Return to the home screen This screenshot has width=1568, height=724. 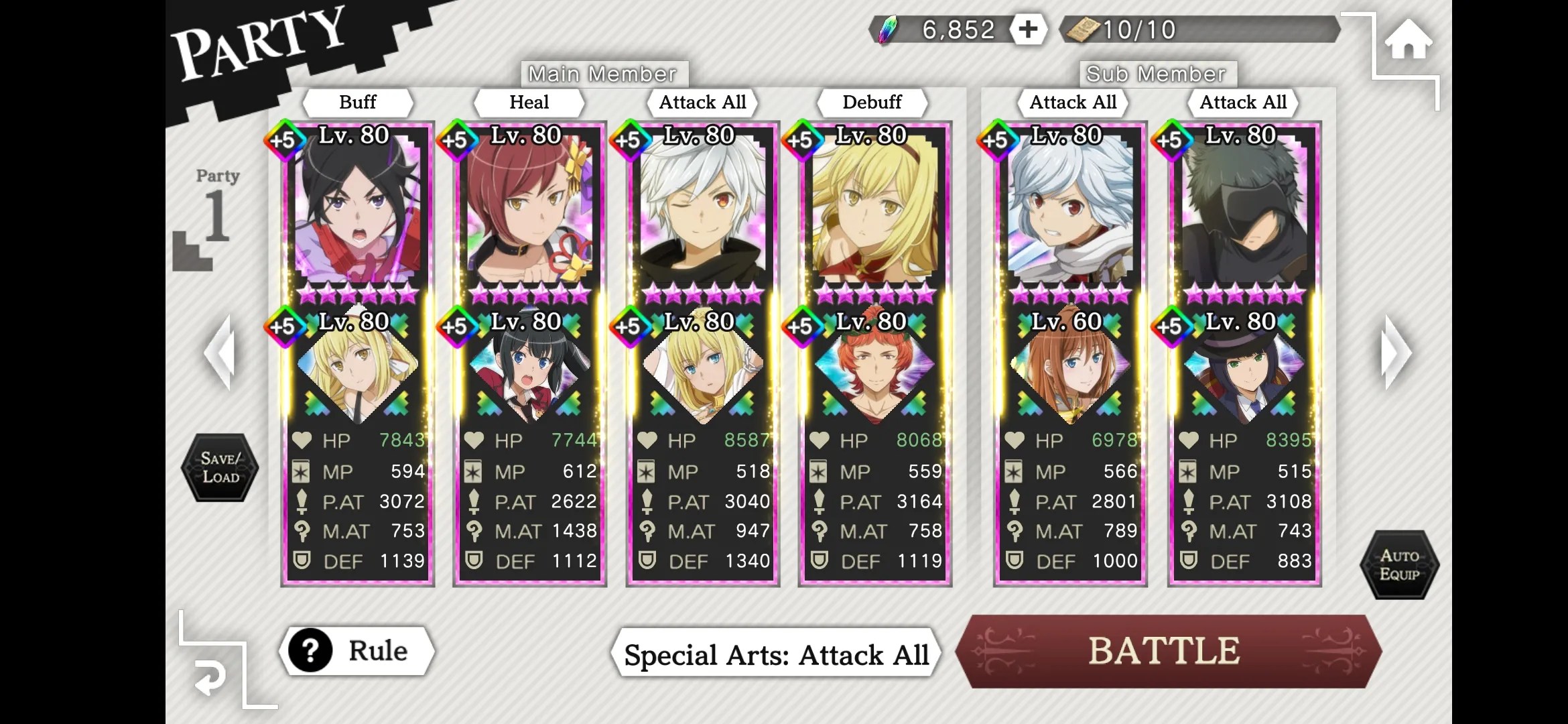coord(1408,40)
